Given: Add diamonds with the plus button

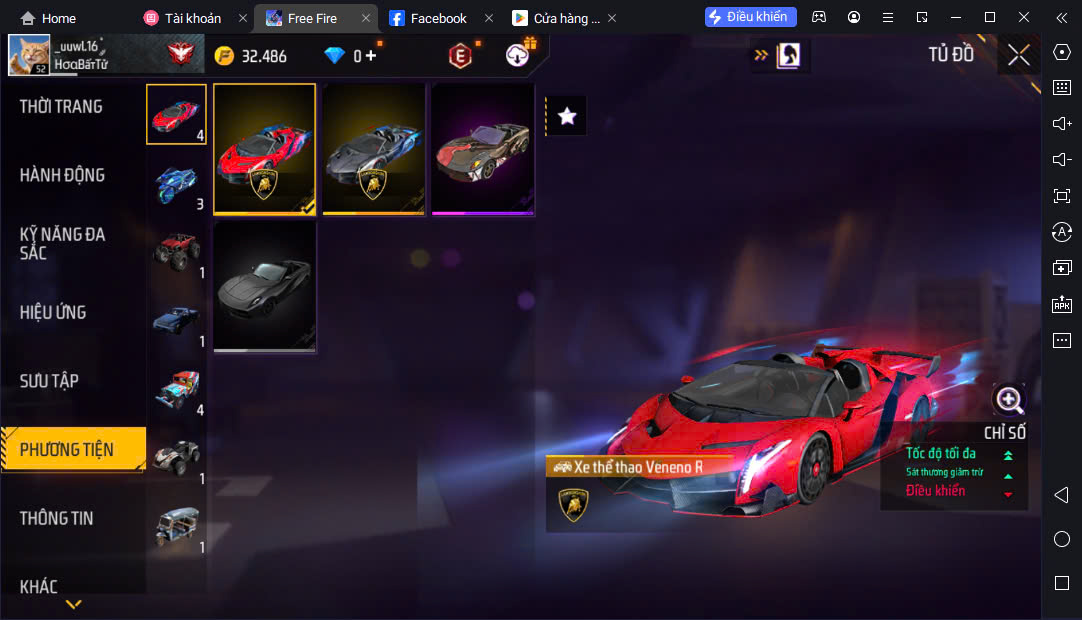Looking at the screenshot, I should (x=371, y=55).
